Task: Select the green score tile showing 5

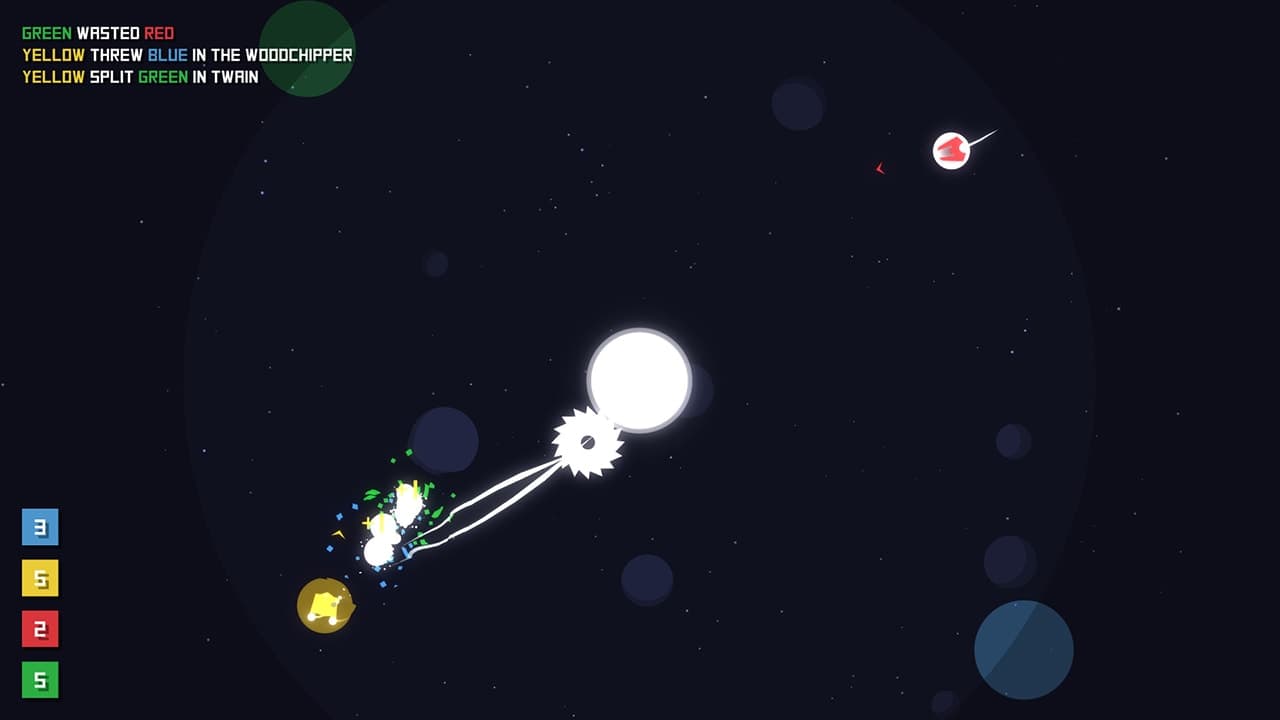Action: click(x=40, y=677)
